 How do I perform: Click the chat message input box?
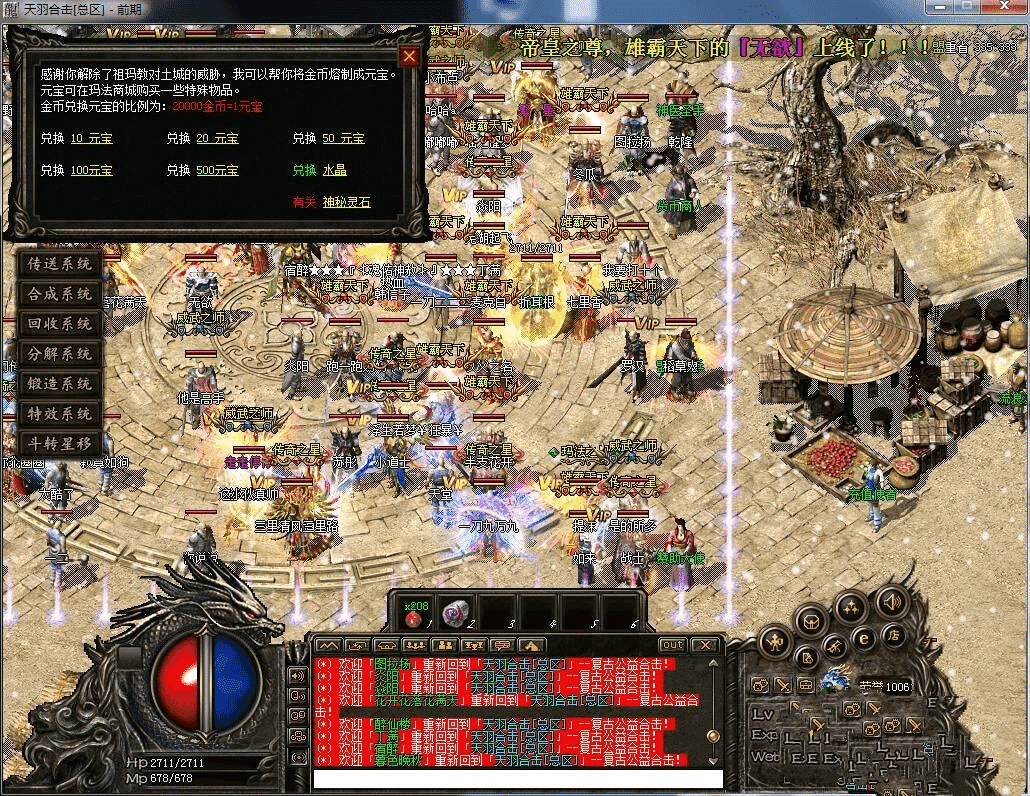click(517, 779)
